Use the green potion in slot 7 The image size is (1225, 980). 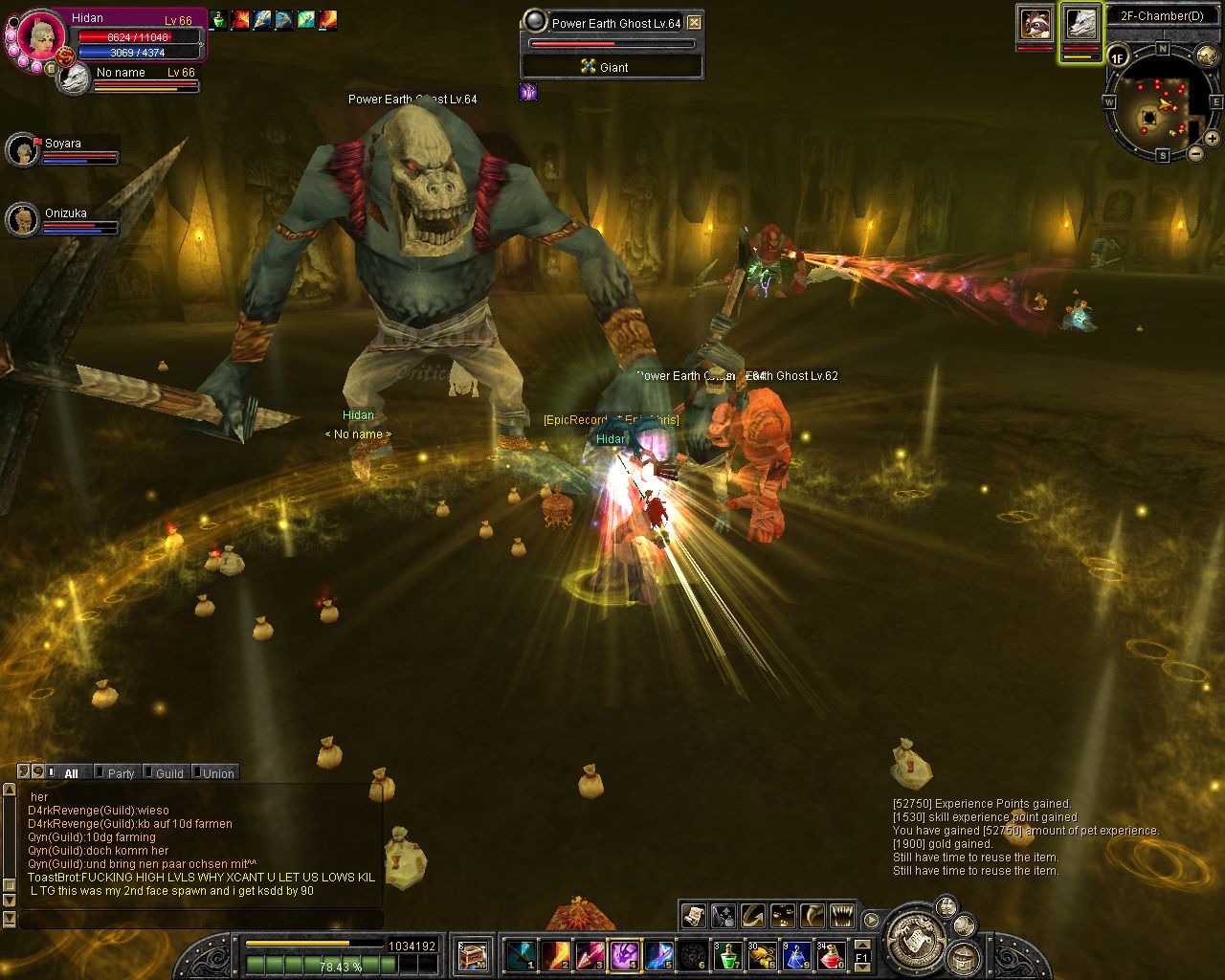(728, 954)
